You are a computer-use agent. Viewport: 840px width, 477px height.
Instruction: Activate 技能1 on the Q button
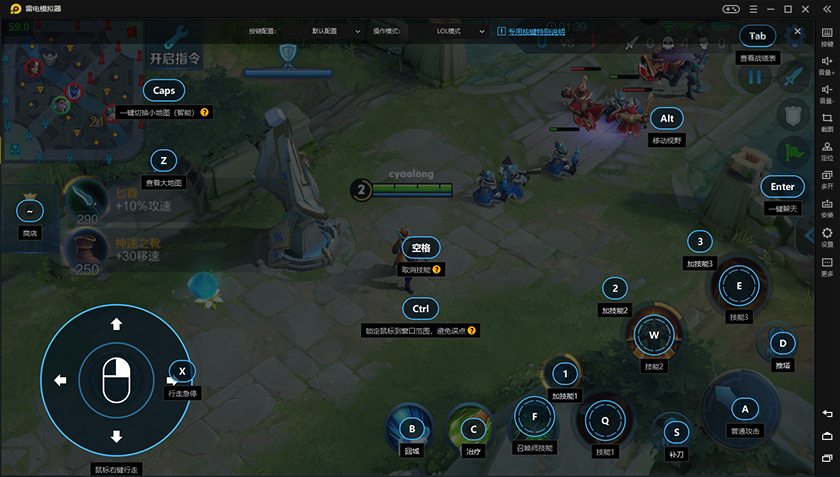605,422
